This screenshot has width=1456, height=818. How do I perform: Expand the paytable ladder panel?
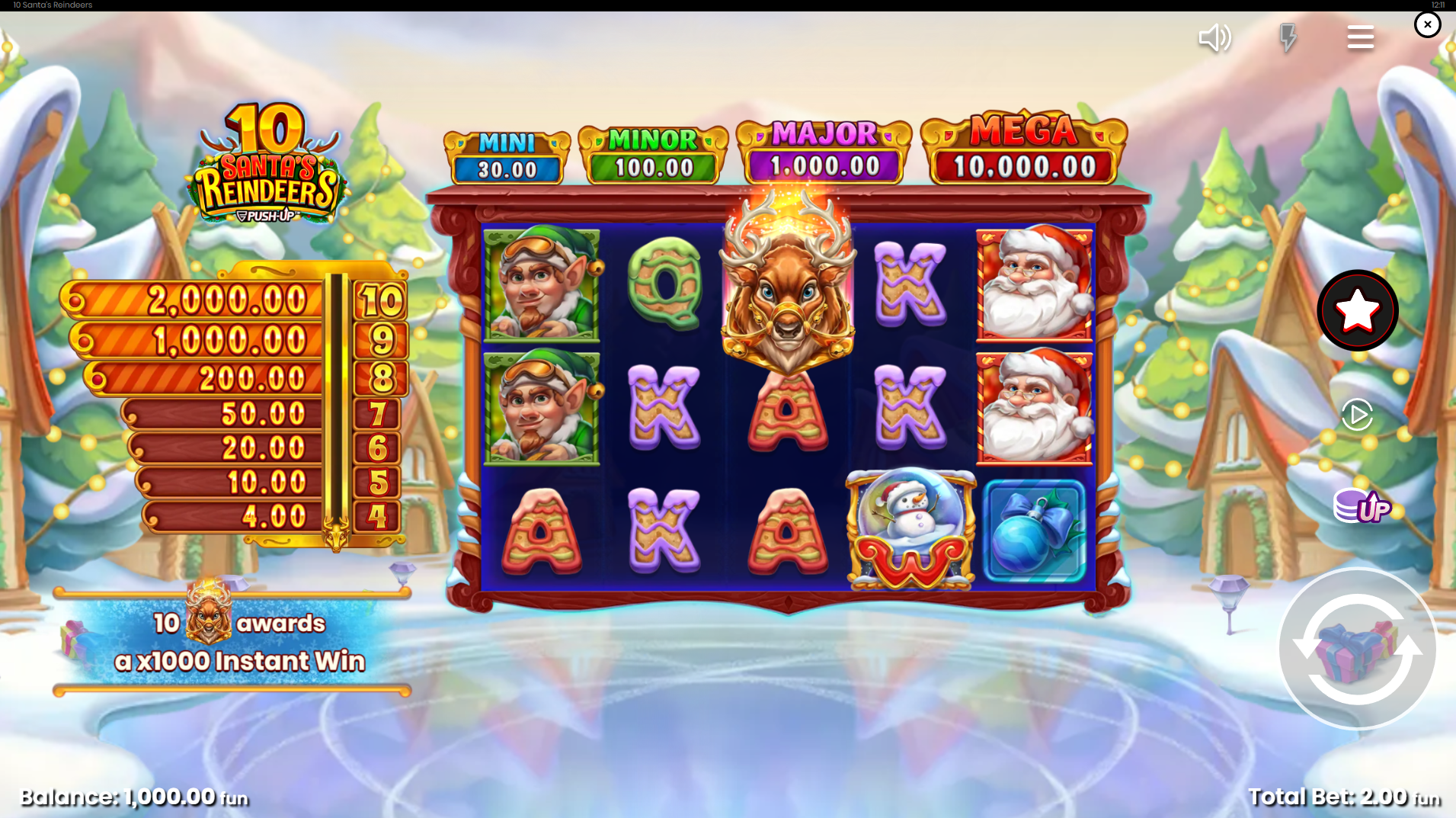(236, 404)
